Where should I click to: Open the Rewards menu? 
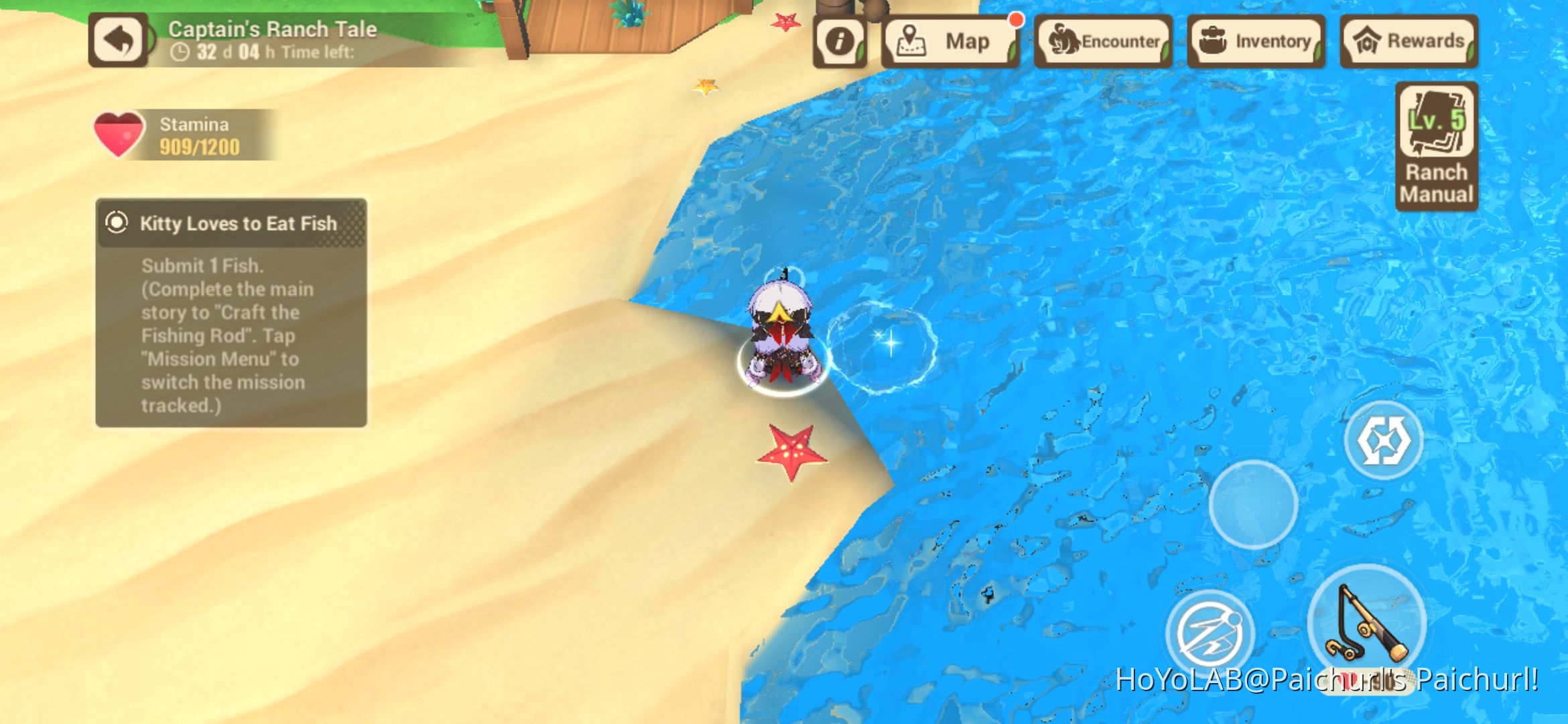pos(1407,42)
